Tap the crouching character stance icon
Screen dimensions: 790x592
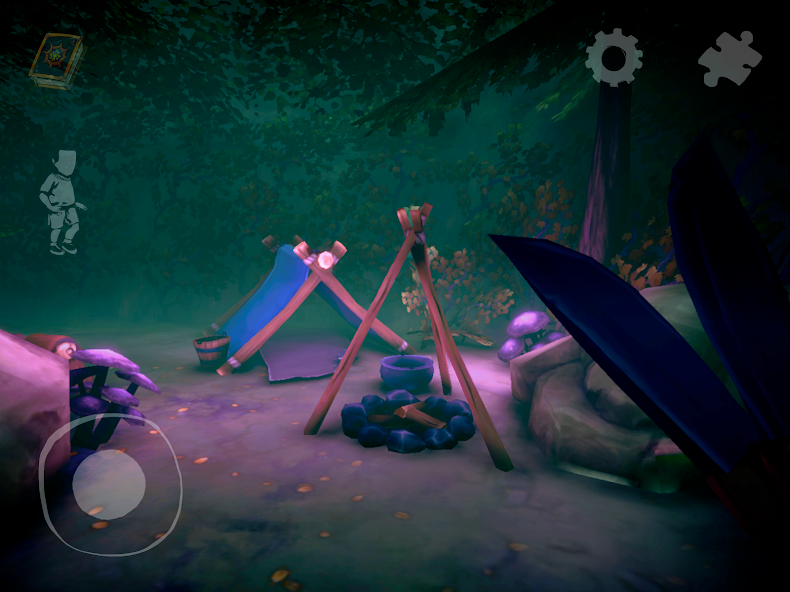coord(63,202)
